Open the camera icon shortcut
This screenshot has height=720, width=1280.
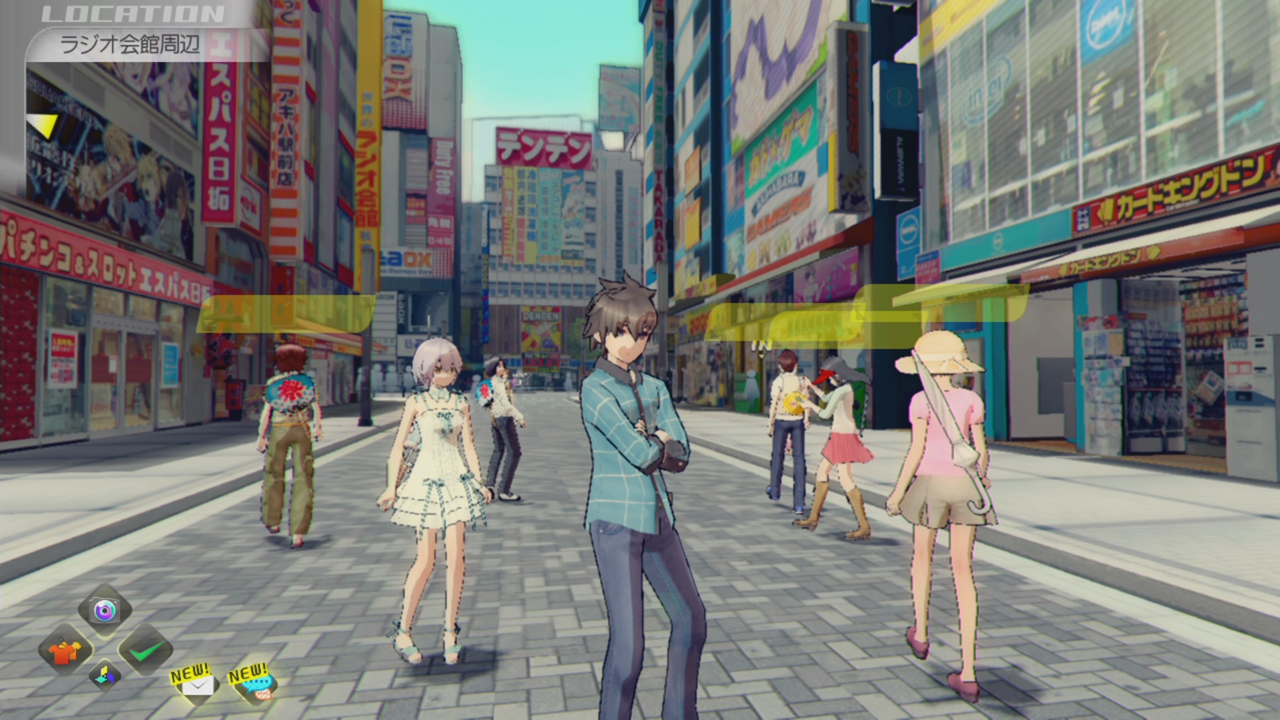click(x=104, y=609)
